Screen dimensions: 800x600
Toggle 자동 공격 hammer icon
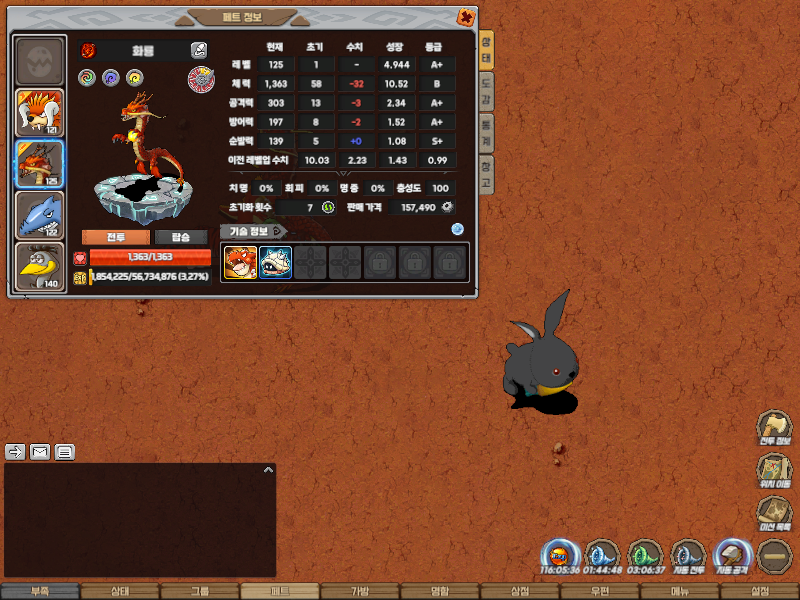point(732,556)
